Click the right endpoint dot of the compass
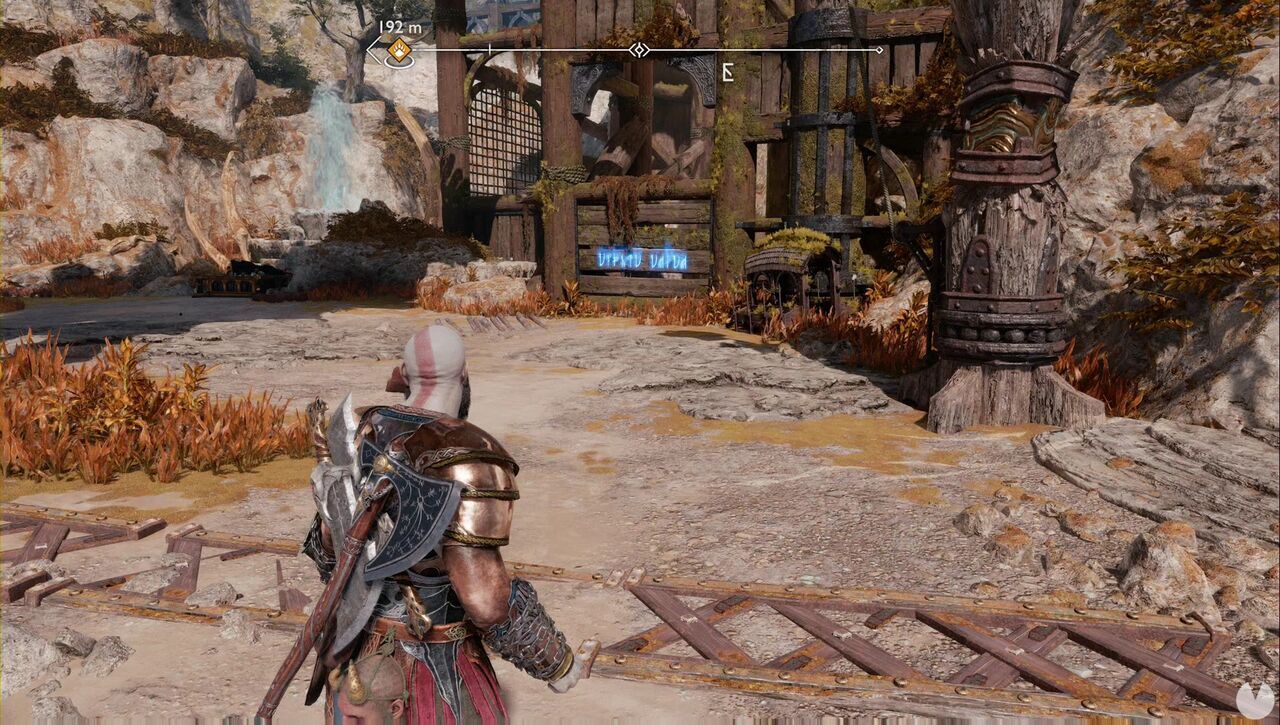 click(877, 48)
